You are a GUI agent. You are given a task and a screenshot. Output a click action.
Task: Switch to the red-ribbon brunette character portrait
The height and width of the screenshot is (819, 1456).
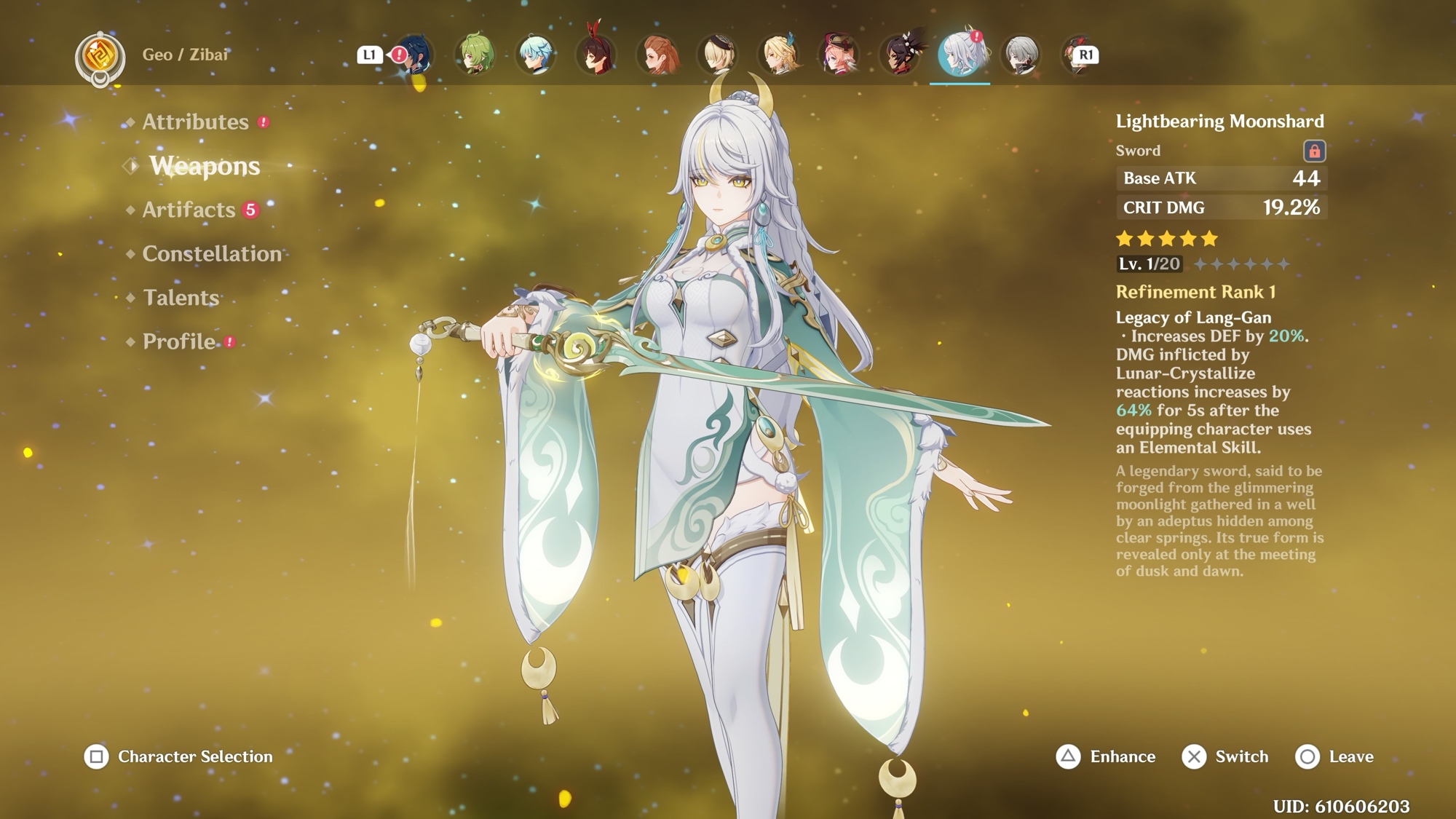point(596,55)
